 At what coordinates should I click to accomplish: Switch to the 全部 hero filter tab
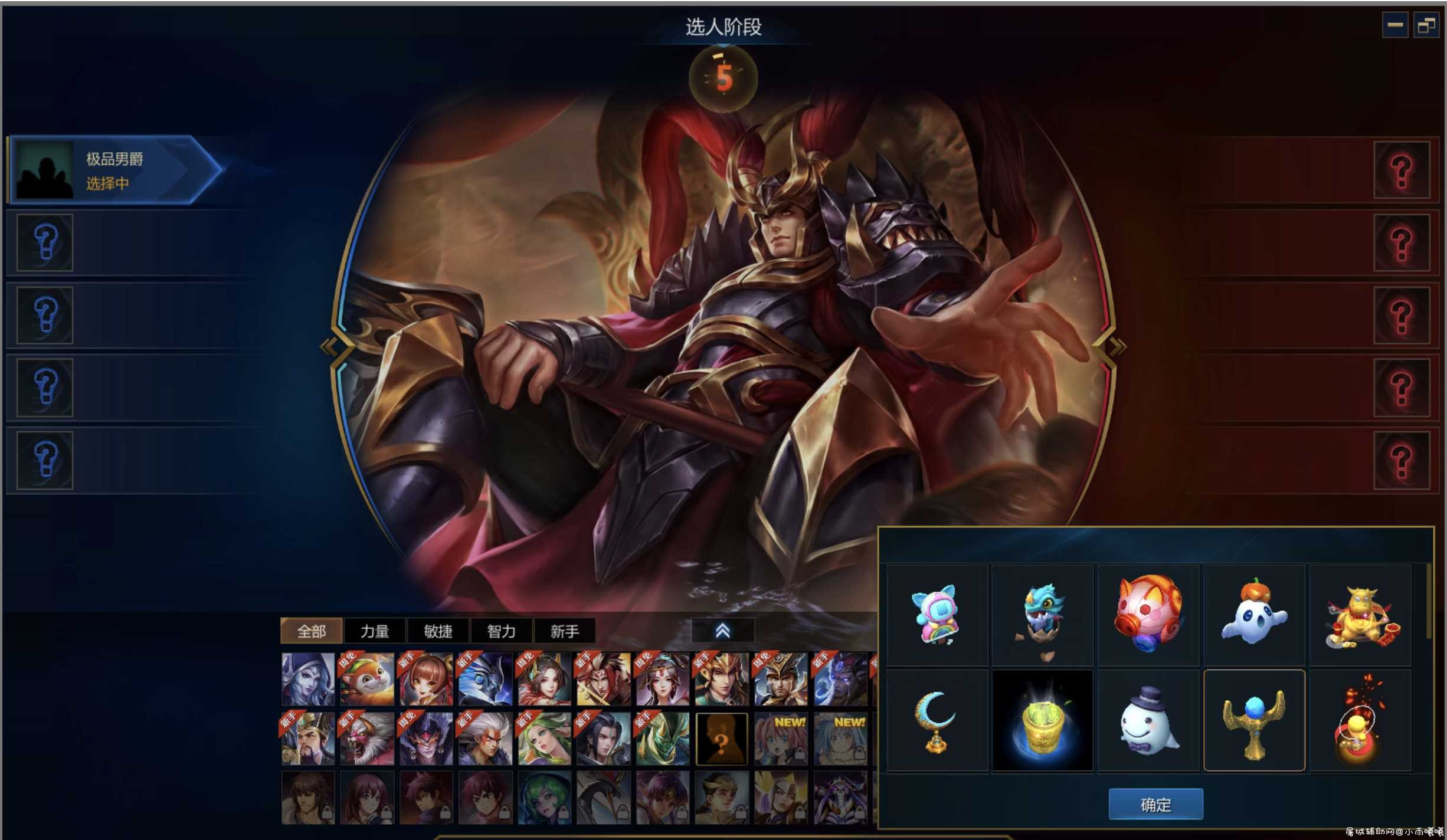tap(311, 631)
